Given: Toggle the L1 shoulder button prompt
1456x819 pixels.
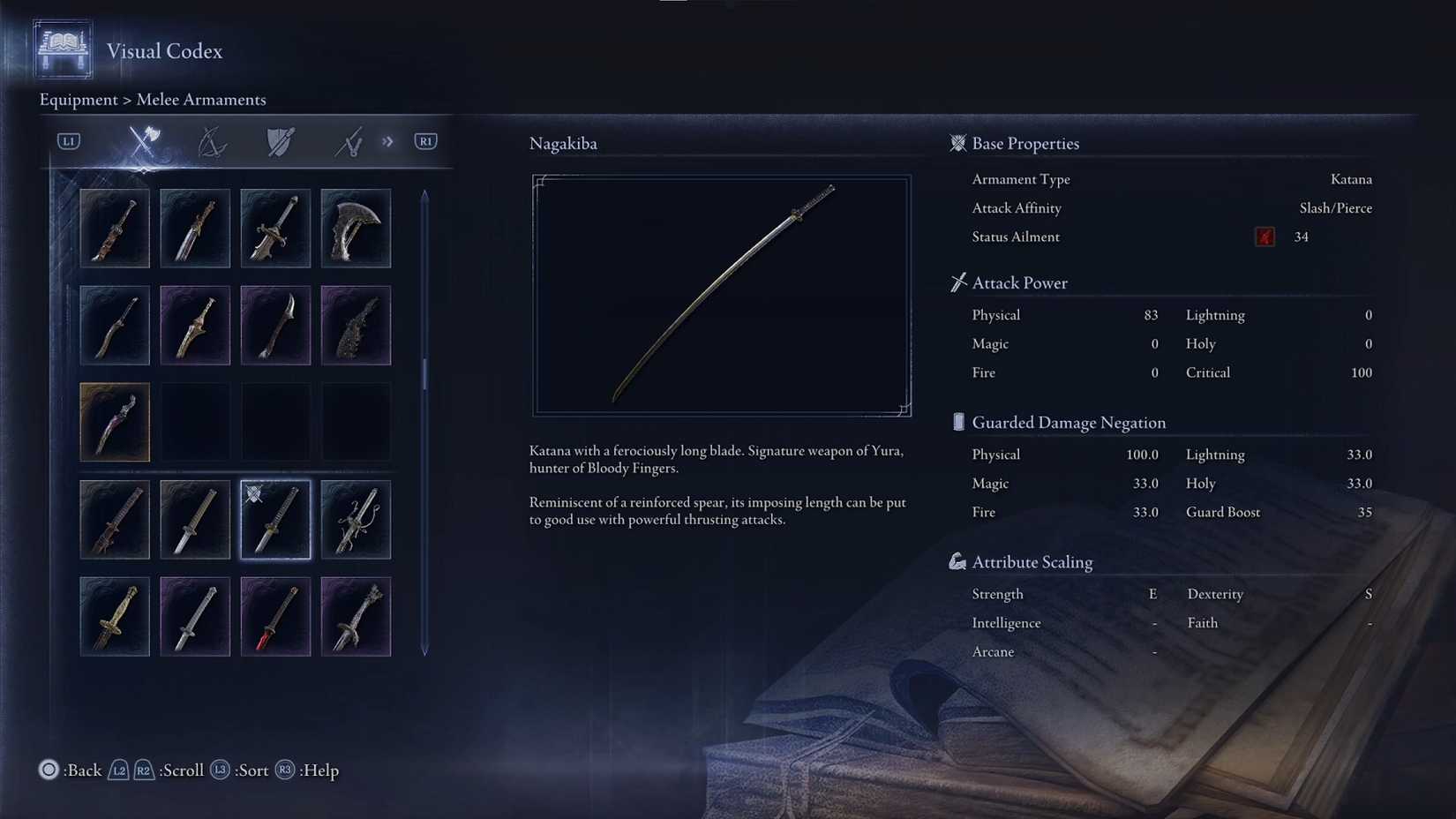Looking at the screenshot, I should (67, 141).
